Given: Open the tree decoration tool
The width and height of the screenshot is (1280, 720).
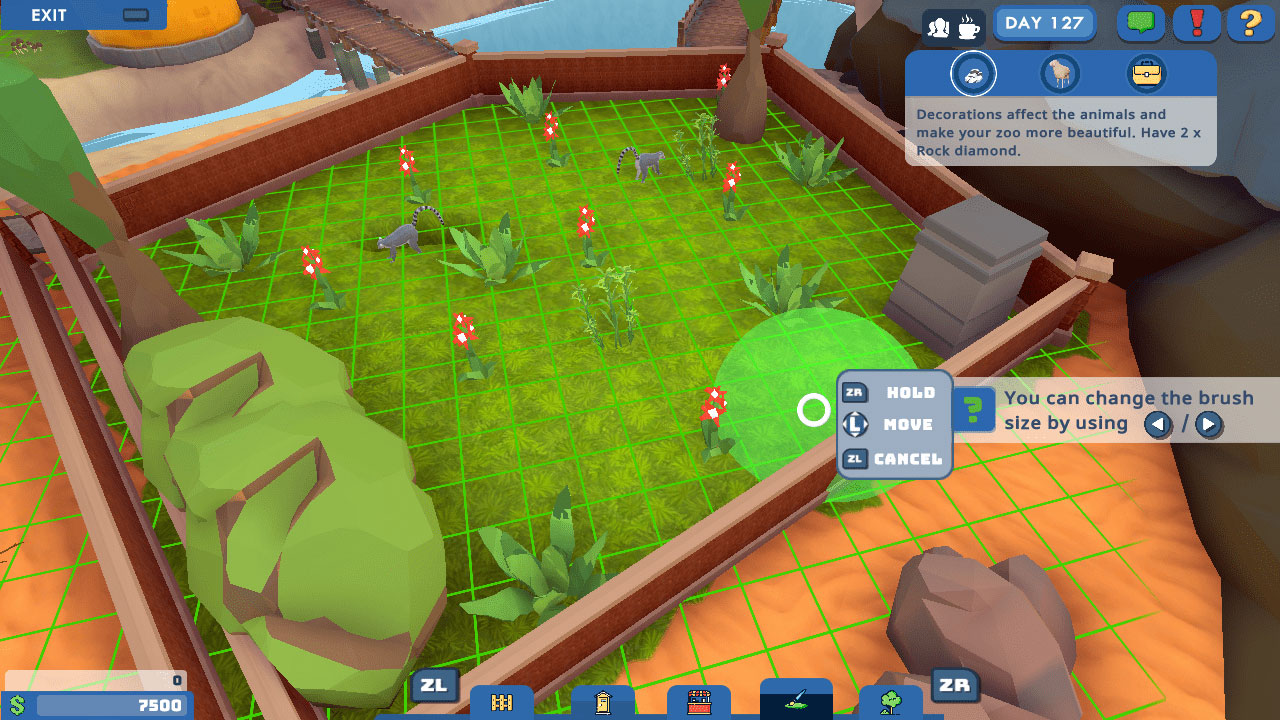Looking at the screenshot, I should tap(891, 701).
